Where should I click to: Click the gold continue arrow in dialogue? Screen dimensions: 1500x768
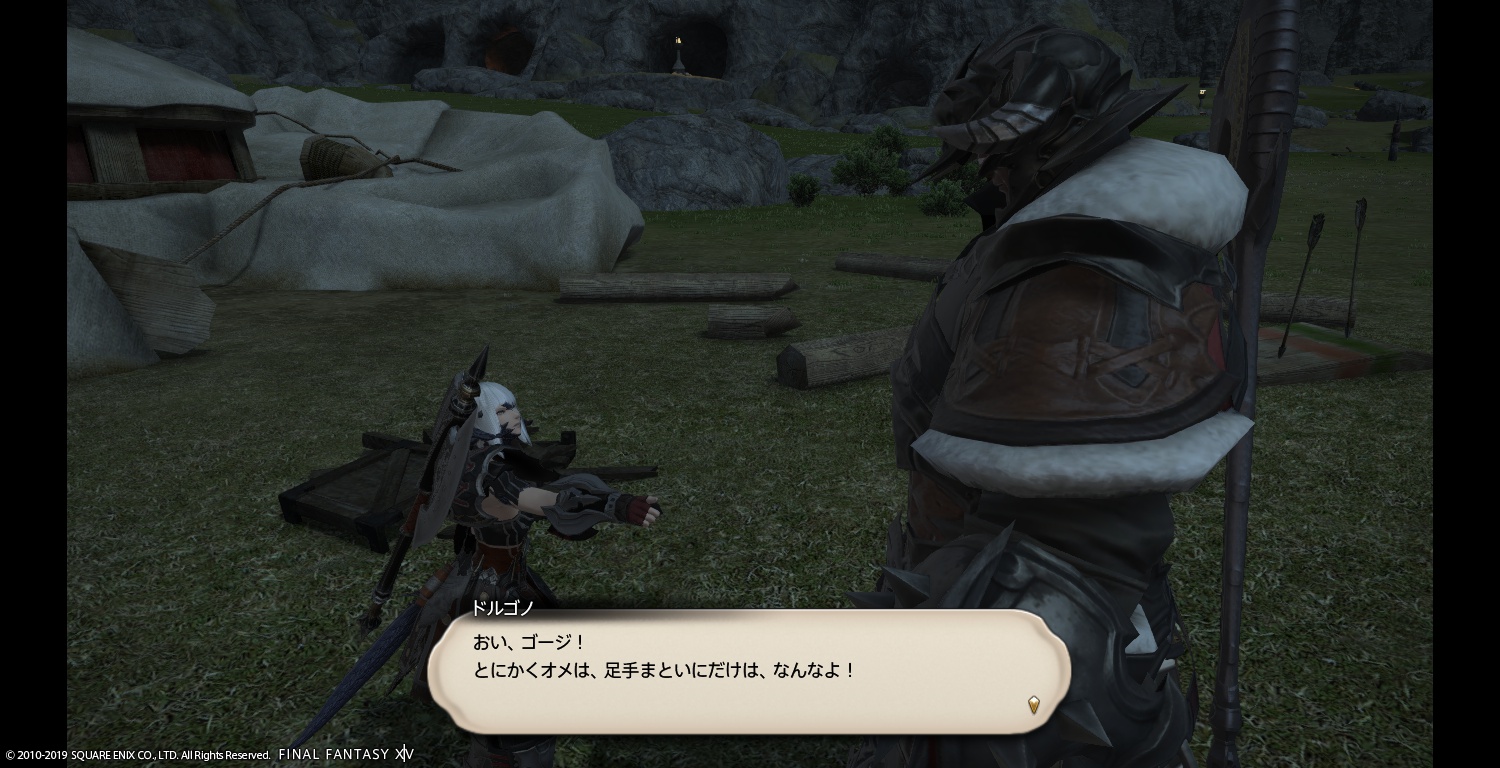point(1034,705)
